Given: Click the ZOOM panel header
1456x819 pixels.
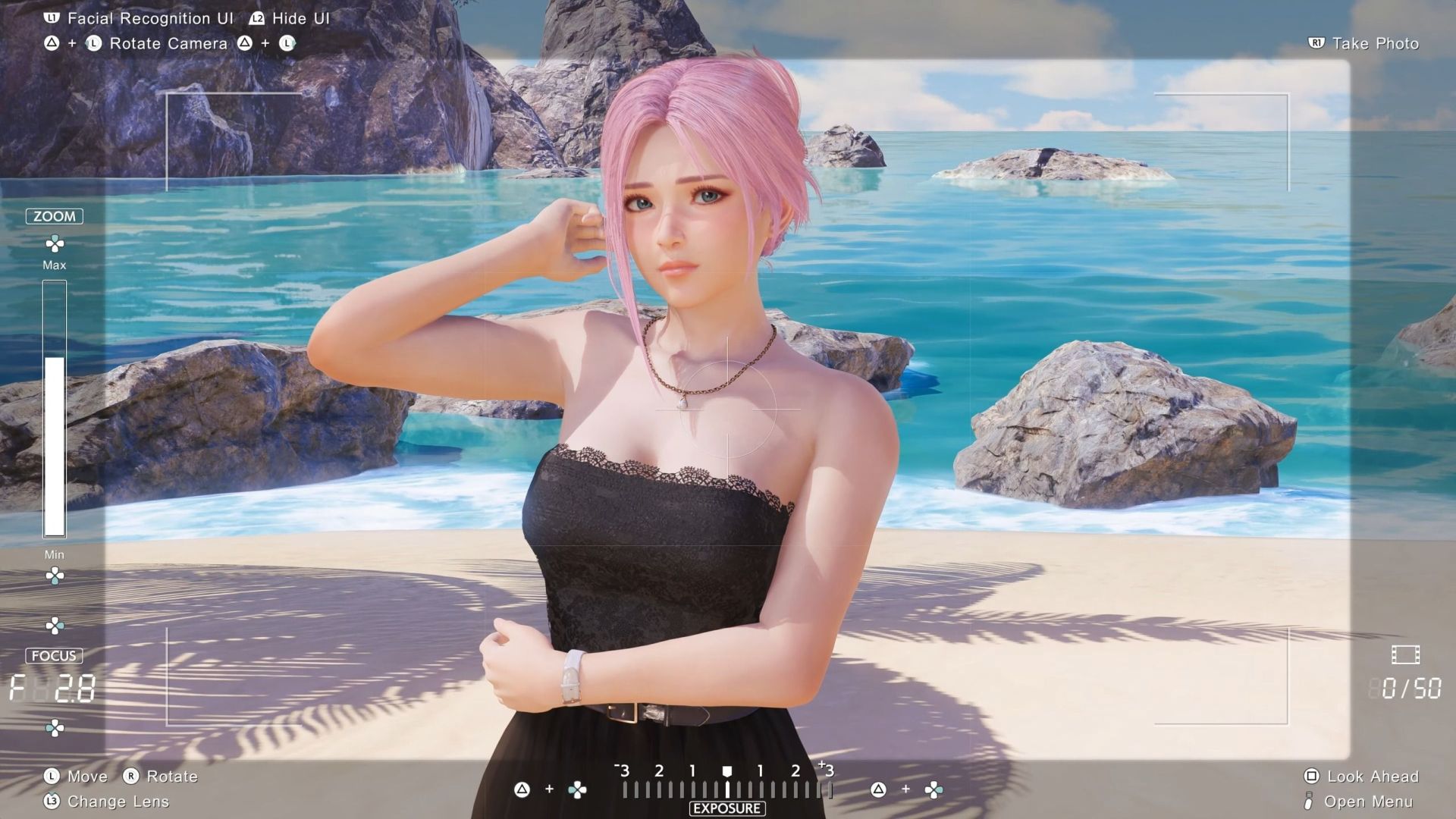Looking at the screenshot, I should 55,216.
